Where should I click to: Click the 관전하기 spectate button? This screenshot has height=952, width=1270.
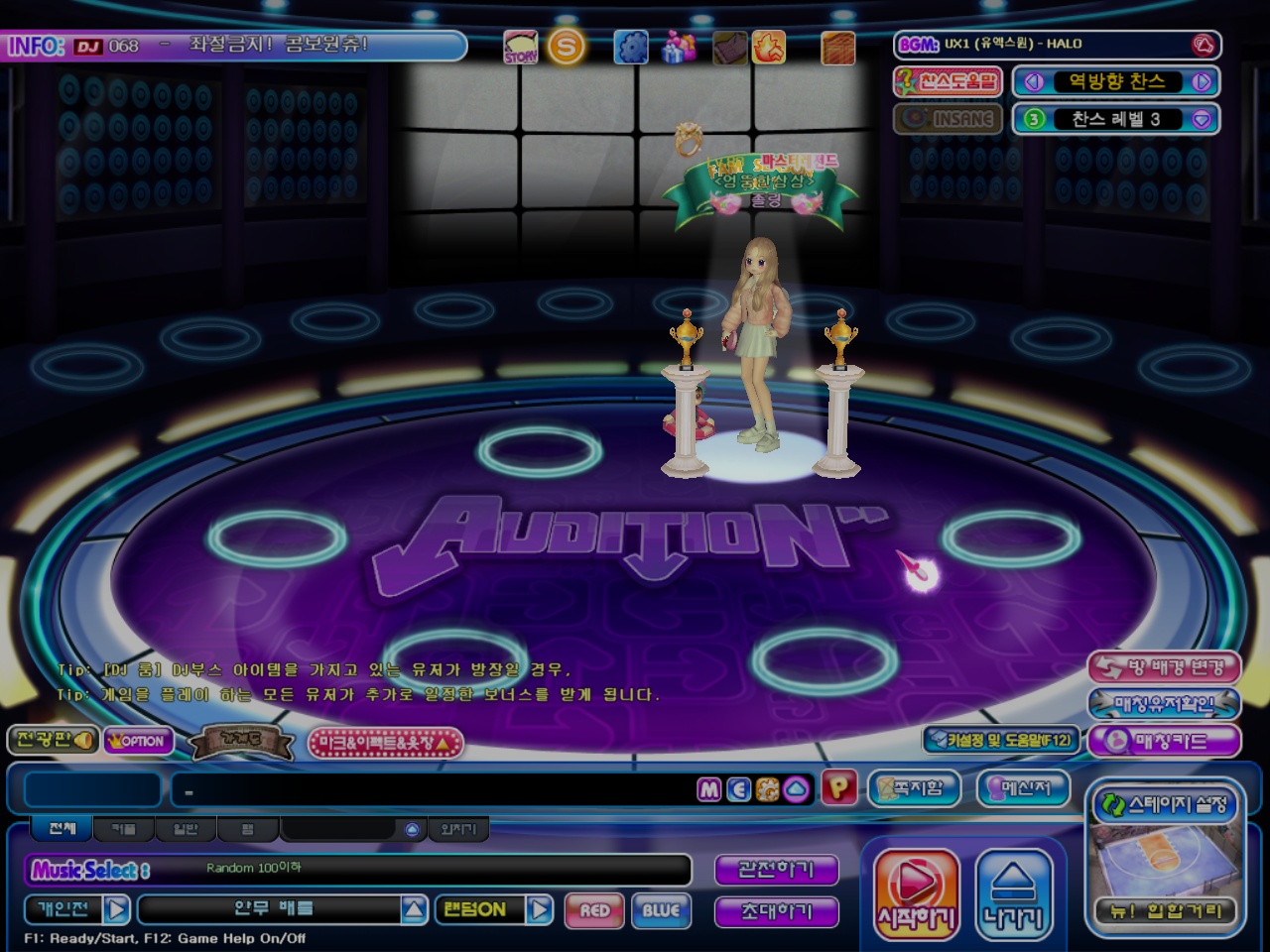click(776, 870)
